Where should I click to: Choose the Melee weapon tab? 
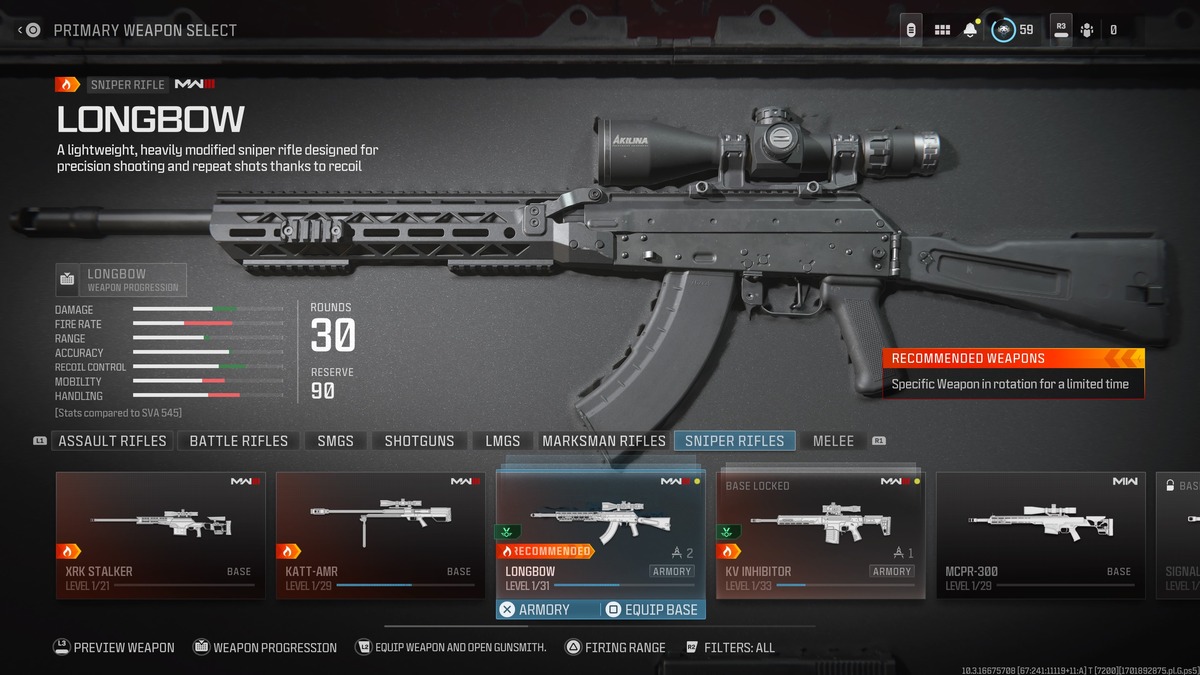[833, 441]
